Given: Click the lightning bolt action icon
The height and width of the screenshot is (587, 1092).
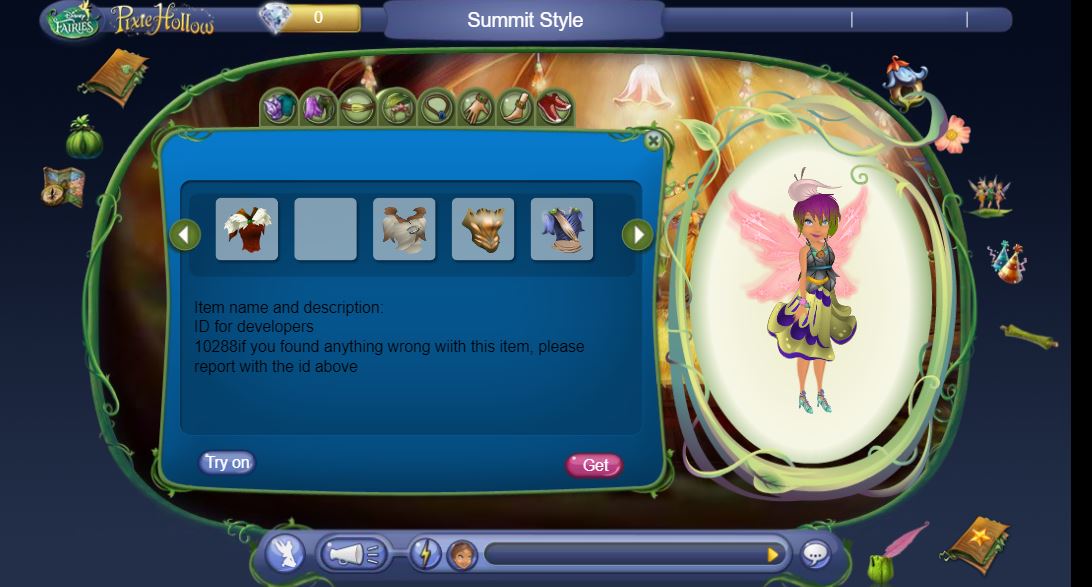Looking at the screenshot, I should pos(425,554).
